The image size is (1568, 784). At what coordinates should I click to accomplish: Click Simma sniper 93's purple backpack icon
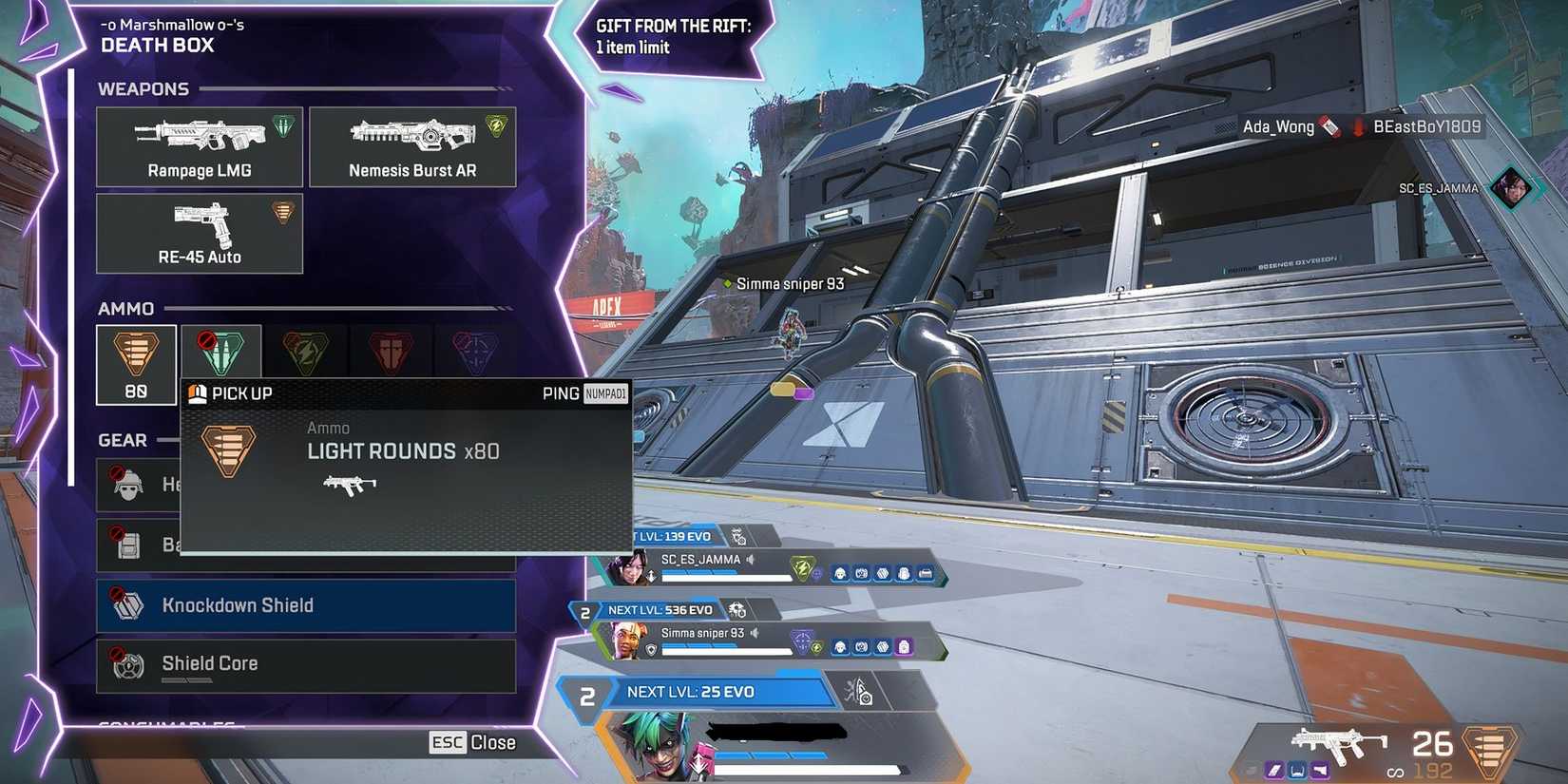pos(903,648)
